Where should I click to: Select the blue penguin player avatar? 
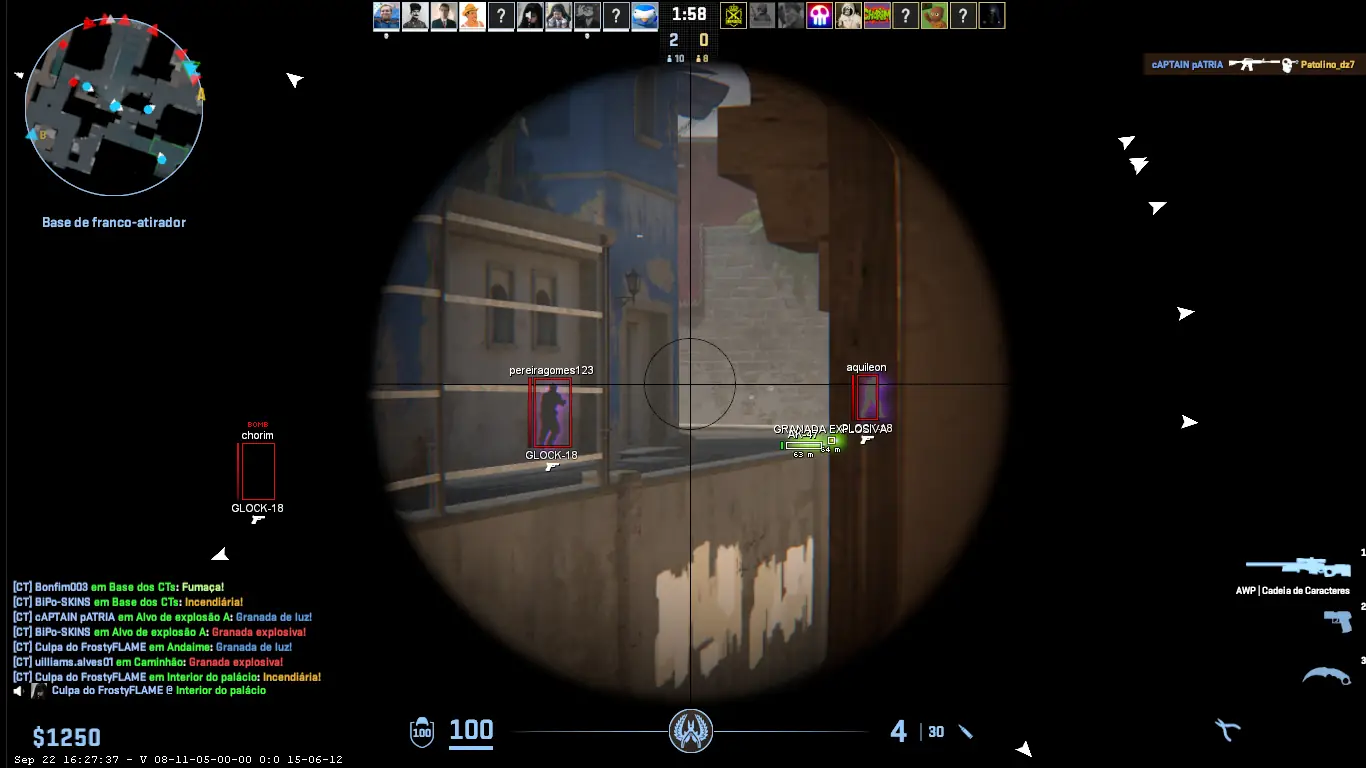pos(645,15)
